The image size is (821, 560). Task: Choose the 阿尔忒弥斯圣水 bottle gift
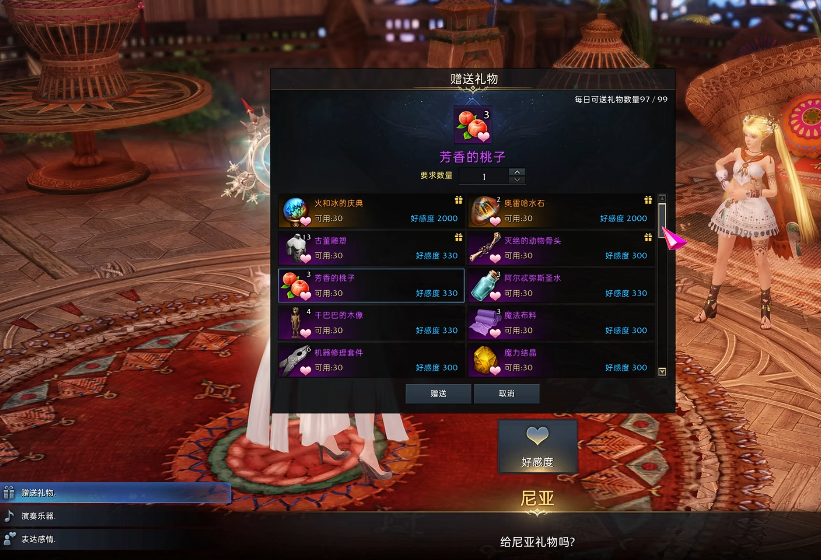click(560, 285)
